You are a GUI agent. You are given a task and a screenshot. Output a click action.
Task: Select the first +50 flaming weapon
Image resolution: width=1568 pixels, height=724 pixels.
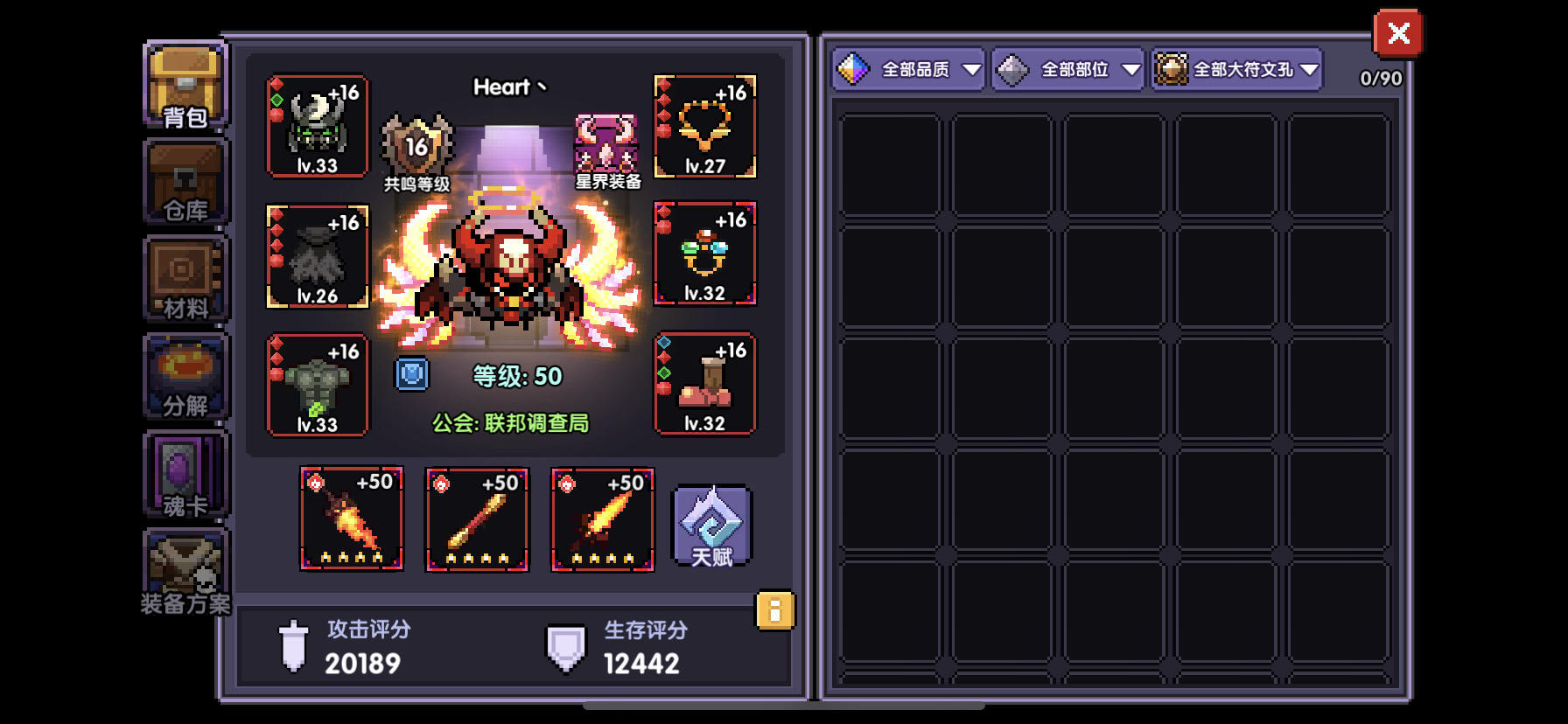click(x=352, y=519)
